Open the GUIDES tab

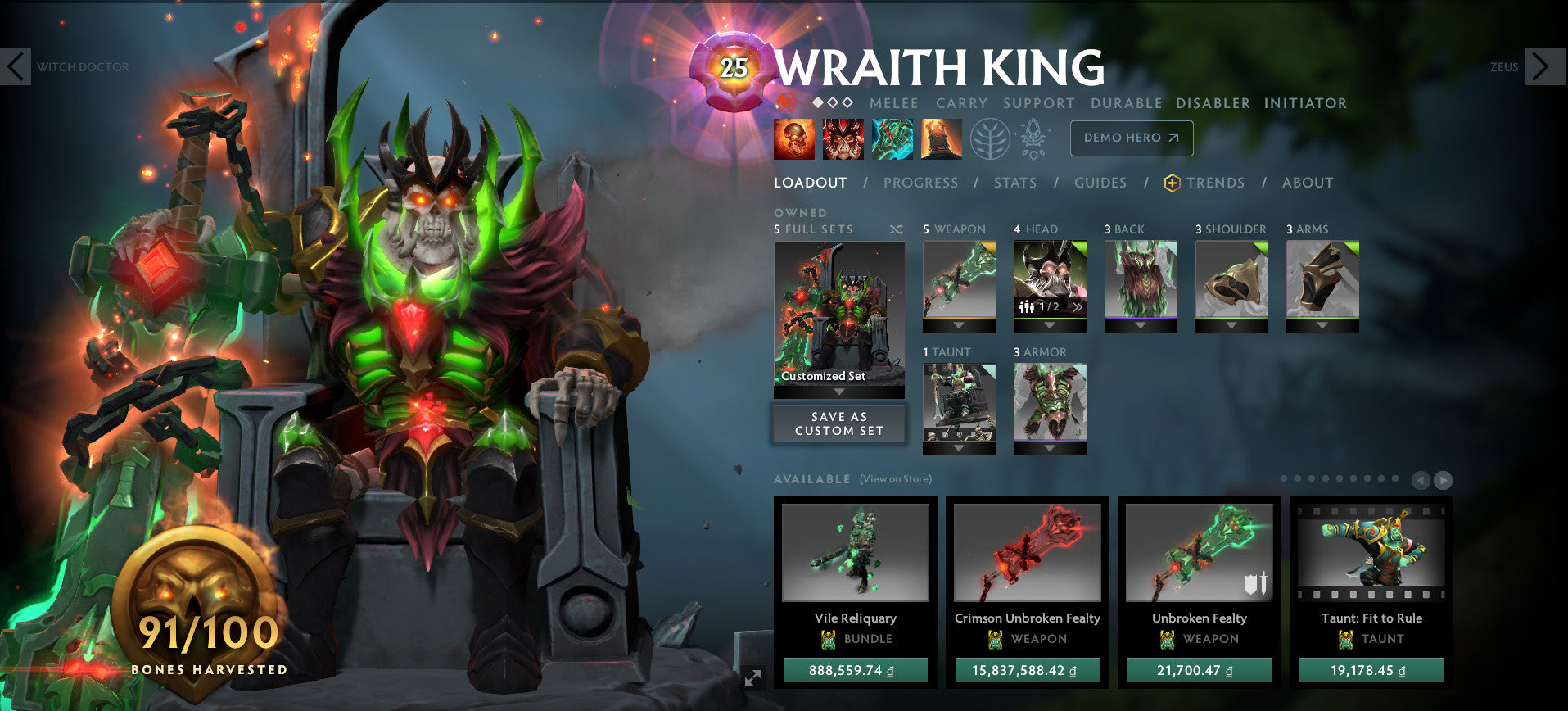[1100, 183]
